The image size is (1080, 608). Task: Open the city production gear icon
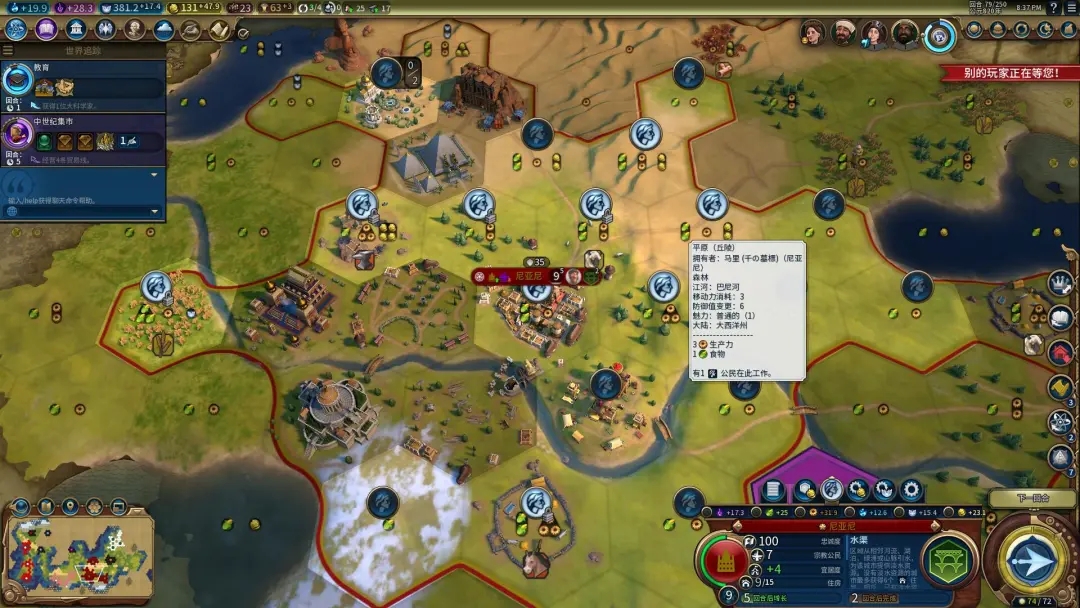coord(911,490)
